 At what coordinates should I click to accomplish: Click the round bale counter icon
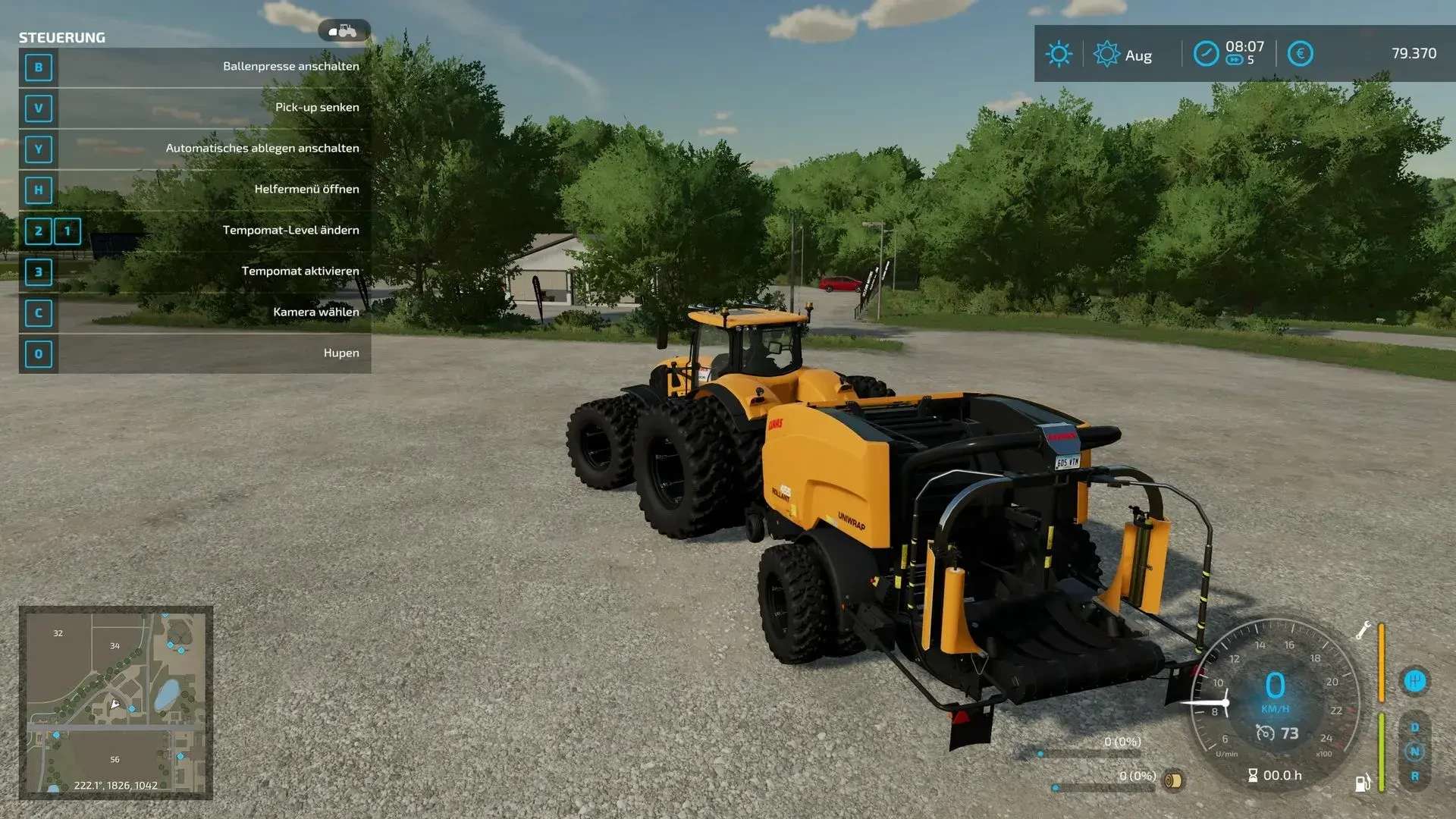[1173, 780]
